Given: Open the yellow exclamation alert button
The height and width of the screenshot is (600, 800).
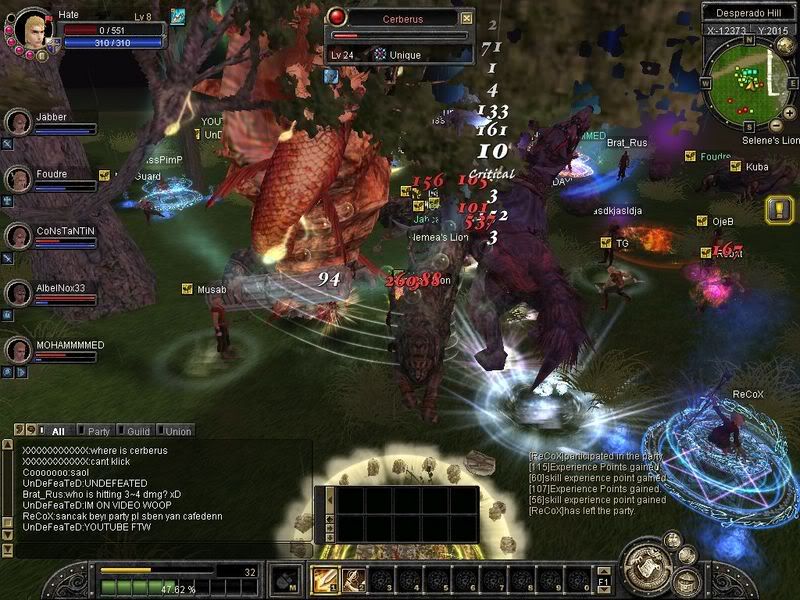Looking at the screenshot, I should click(779, 209).
